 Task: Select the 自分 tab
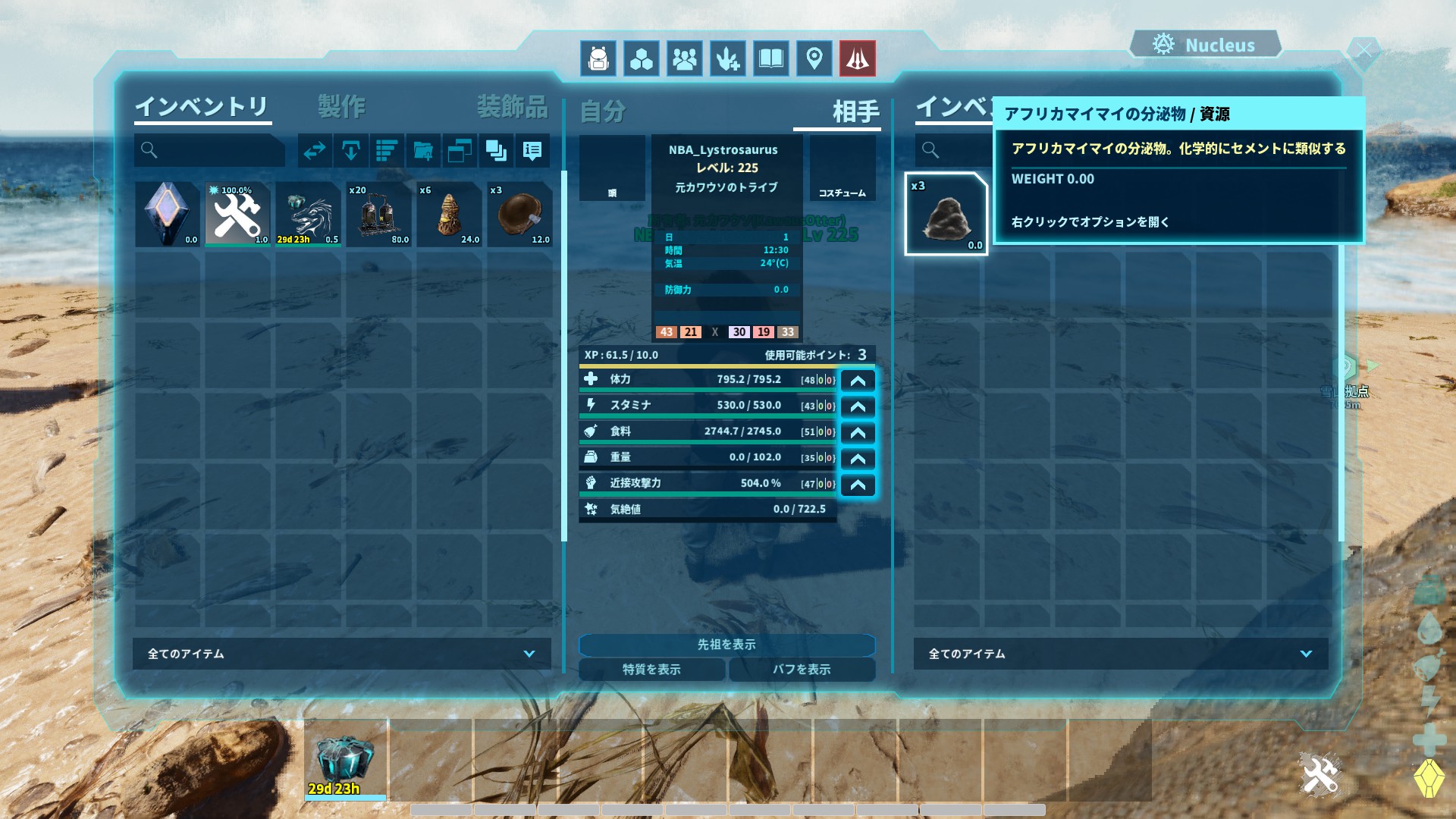pyautogui.click(x=603, y=111)
